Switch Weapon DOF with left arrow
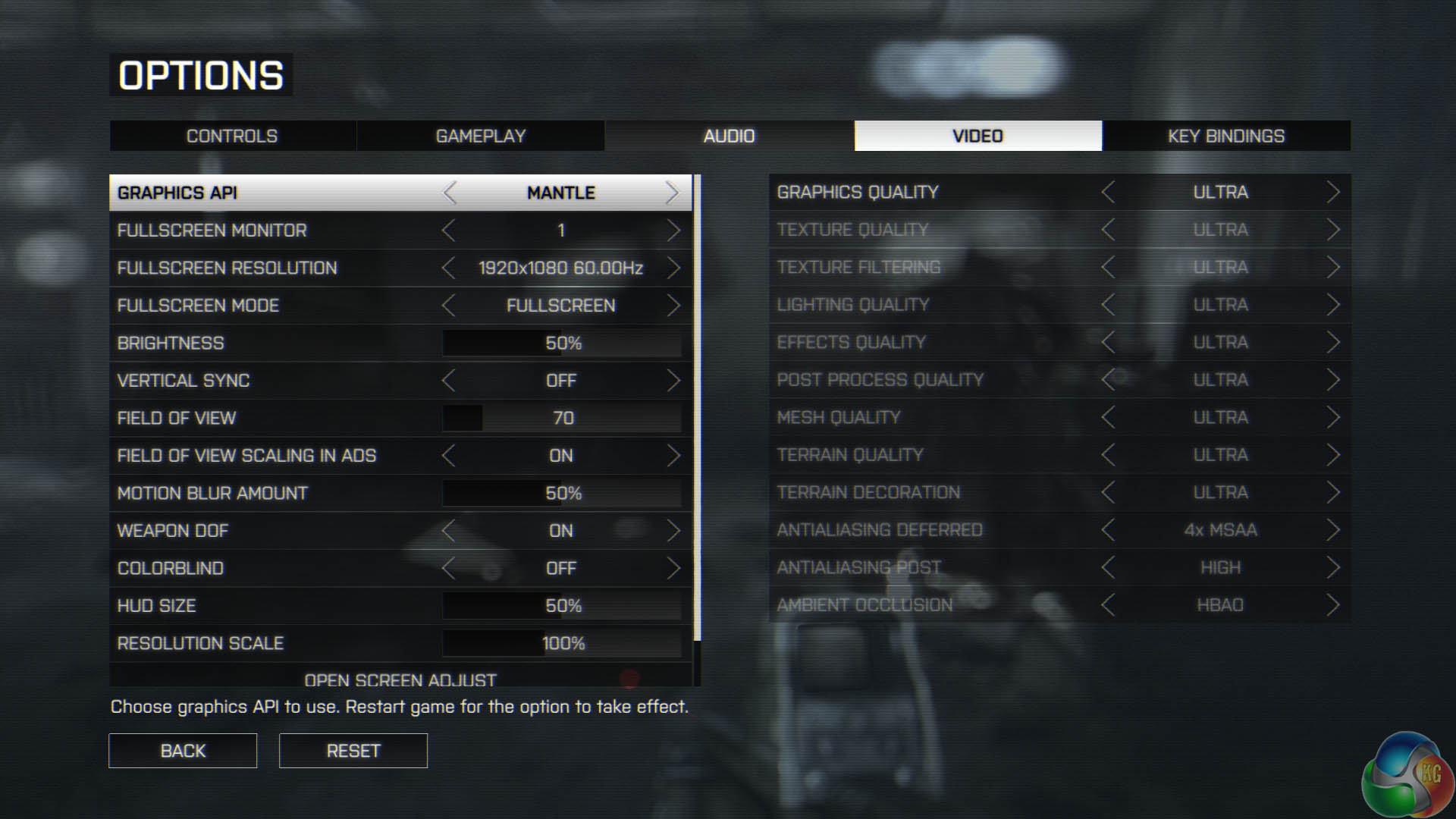This screenshot has height=819, width=1456. click(x=449, y=531)
